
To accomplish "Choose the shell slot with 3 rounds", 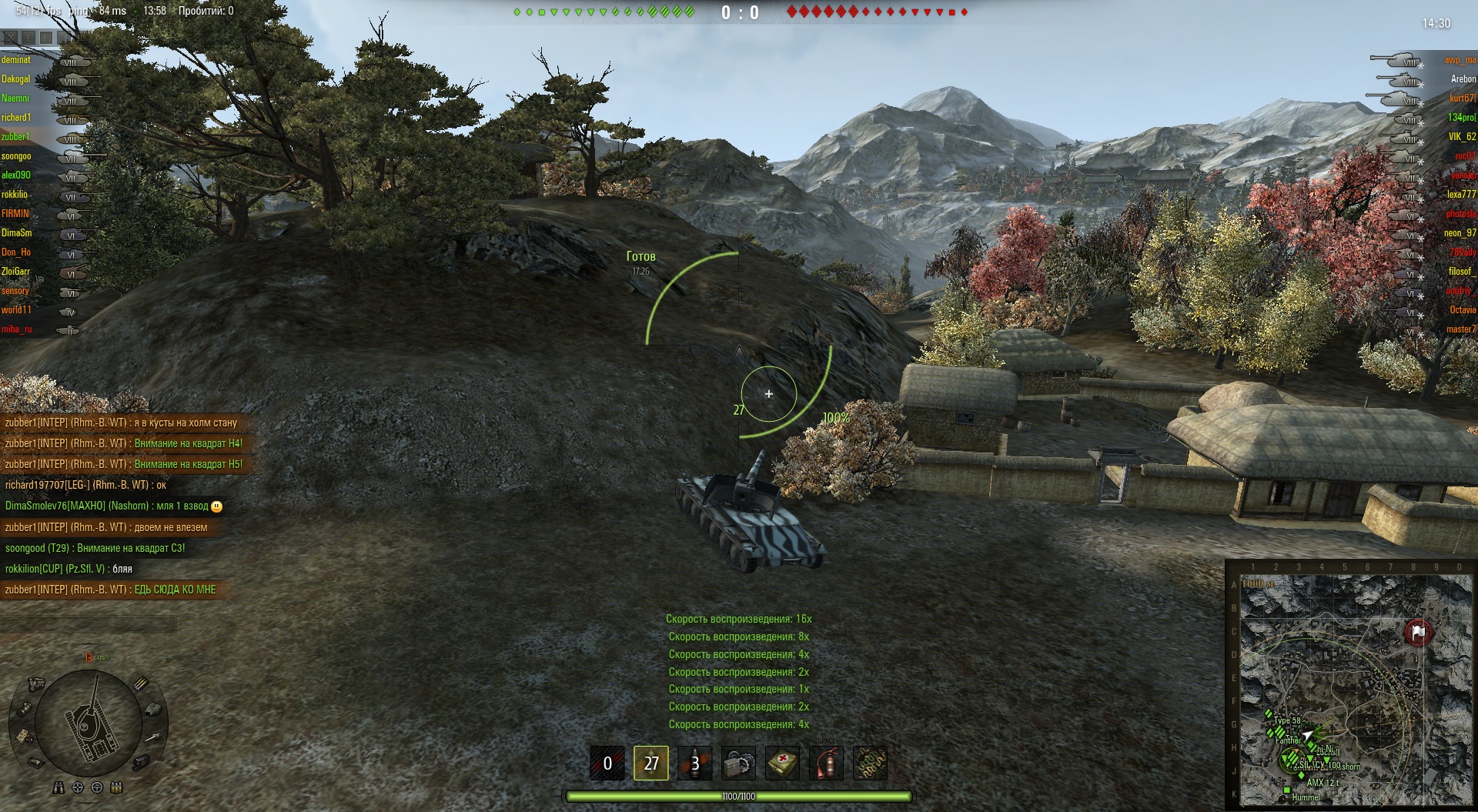I will coord(695,763).
